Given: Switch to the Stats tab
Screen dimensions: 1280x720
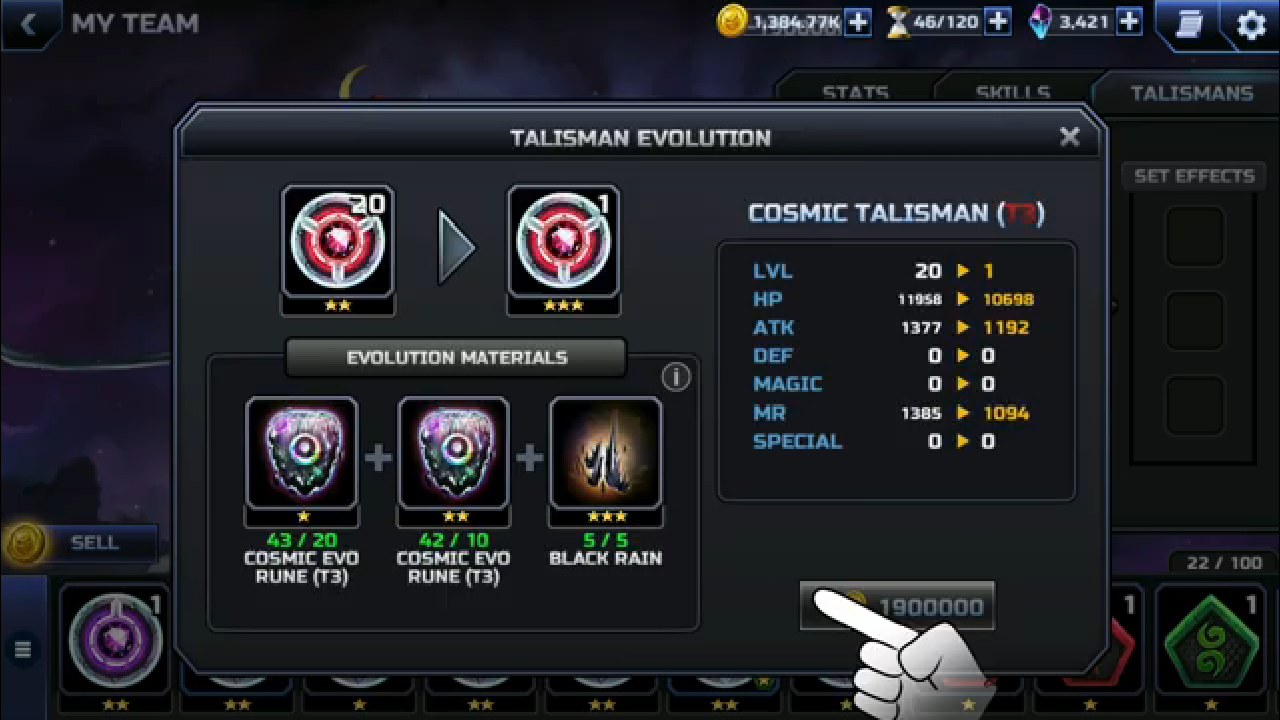Looking at the screenshot, I should click(855, 93).
